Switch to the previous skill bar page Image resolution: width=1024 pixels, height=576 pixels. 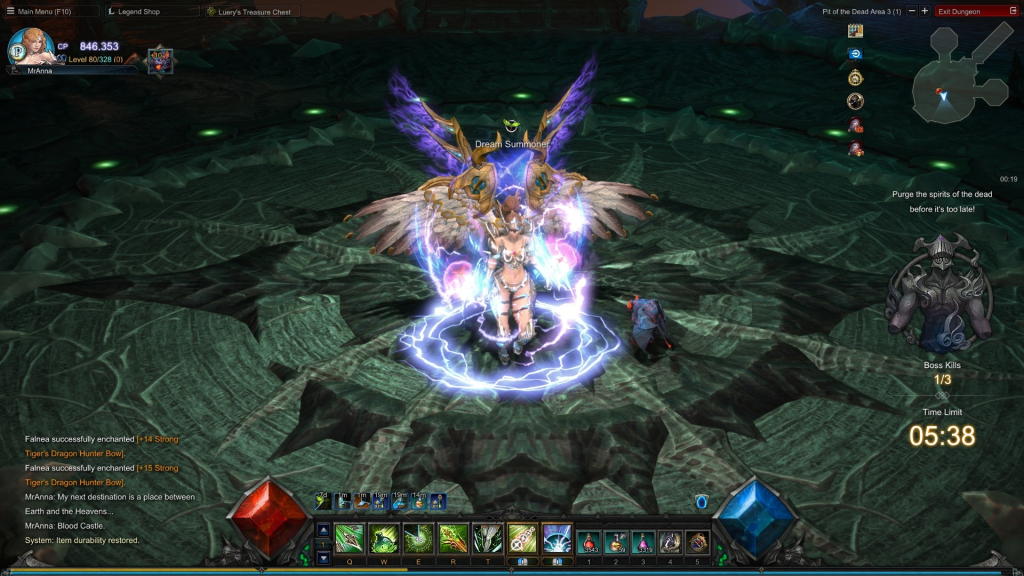click(323, 530)
